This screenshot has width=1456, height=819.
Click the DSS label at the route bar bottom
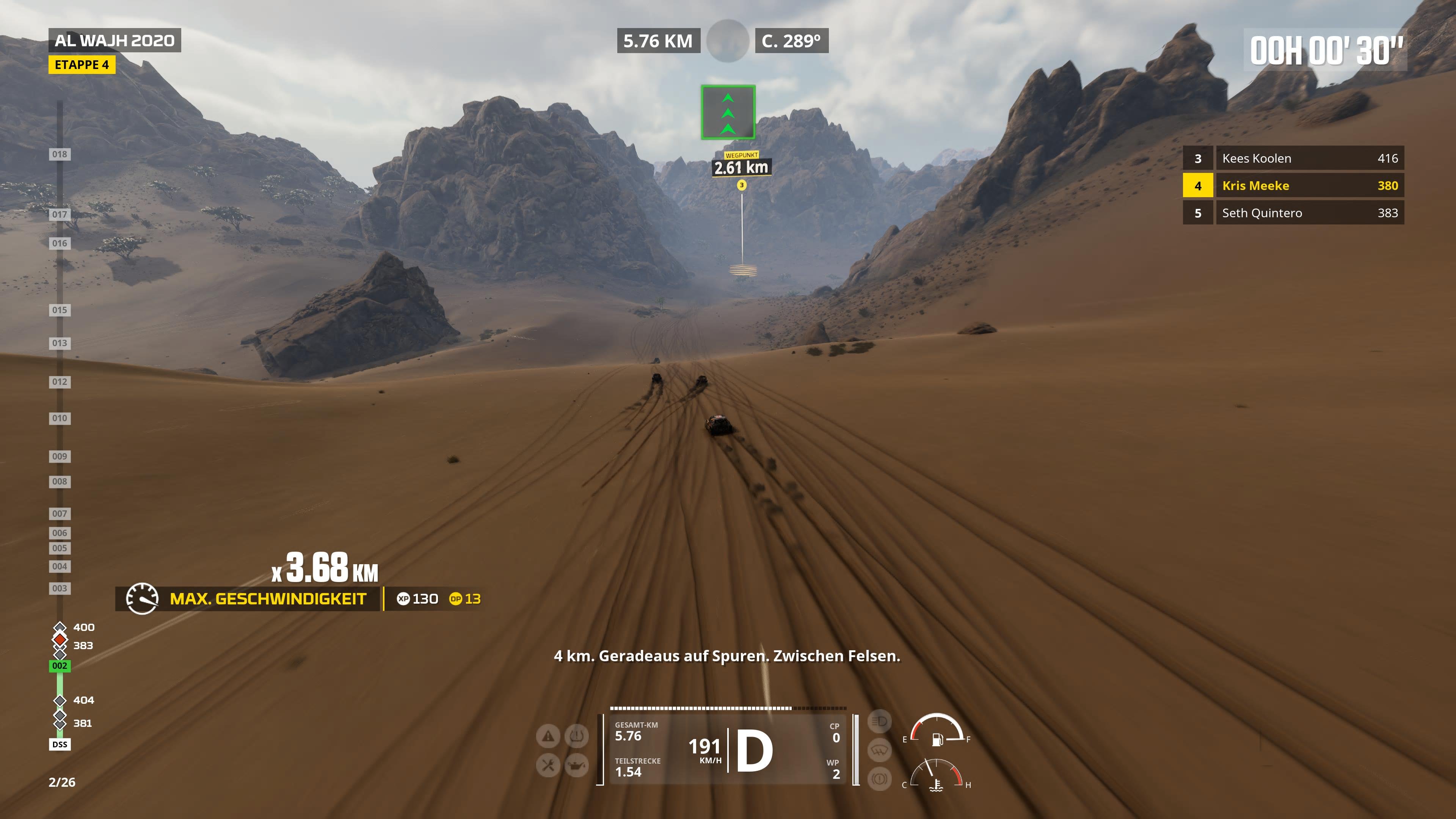[60, 744]
